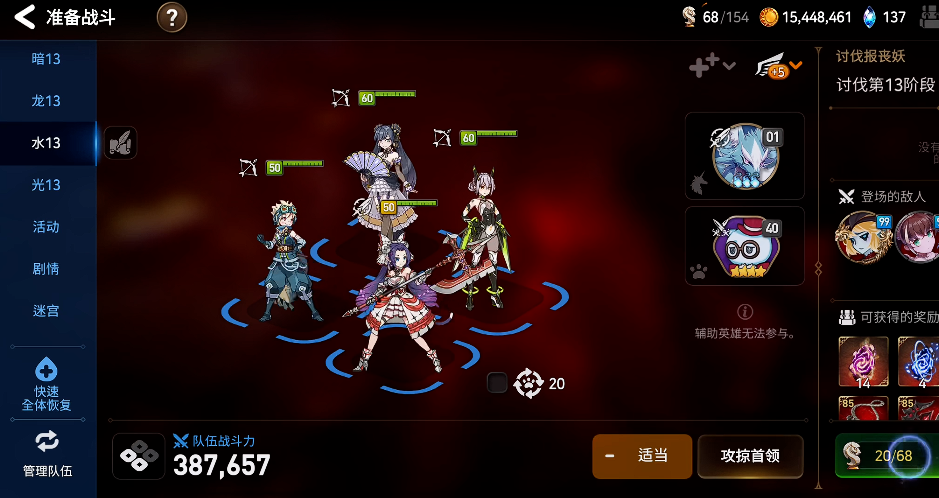
Task: Choose the 水13 team tab
Action: (x=47, y=143)
